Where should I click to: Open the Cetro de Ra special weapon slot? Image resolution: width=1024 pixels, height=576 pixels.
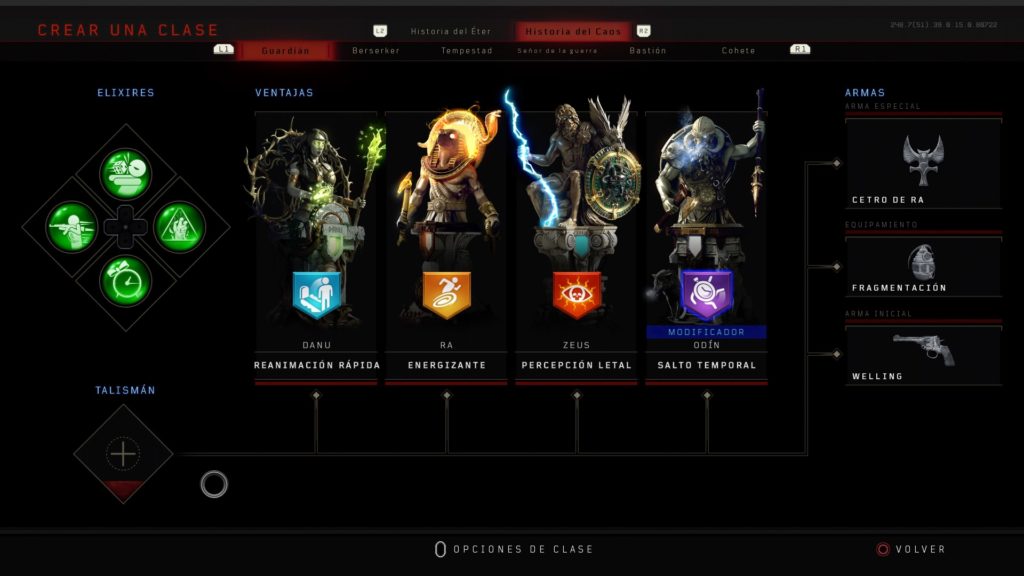pyautogui.click(x=922, y=163)
